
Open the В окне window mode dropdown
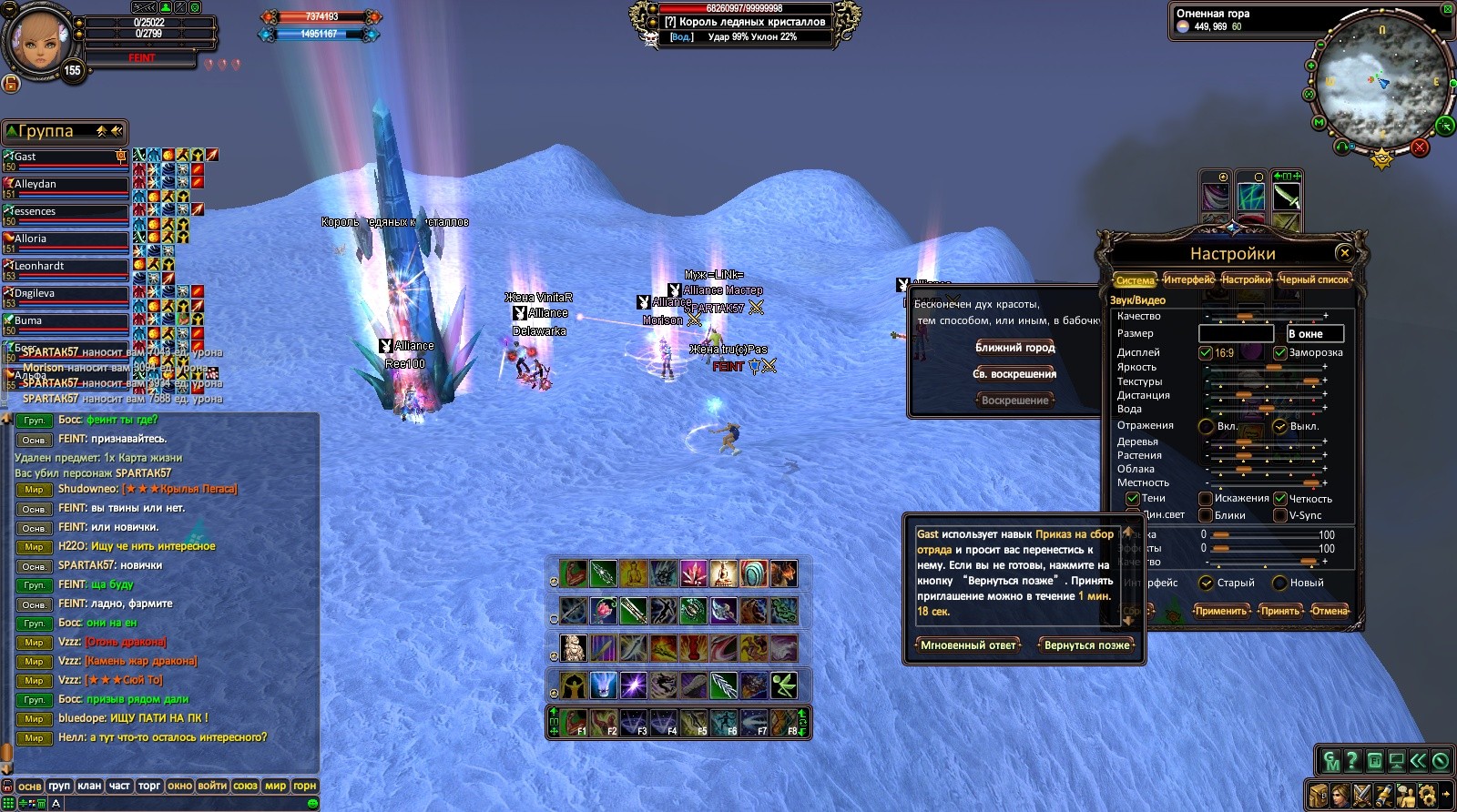[1314, 334]
